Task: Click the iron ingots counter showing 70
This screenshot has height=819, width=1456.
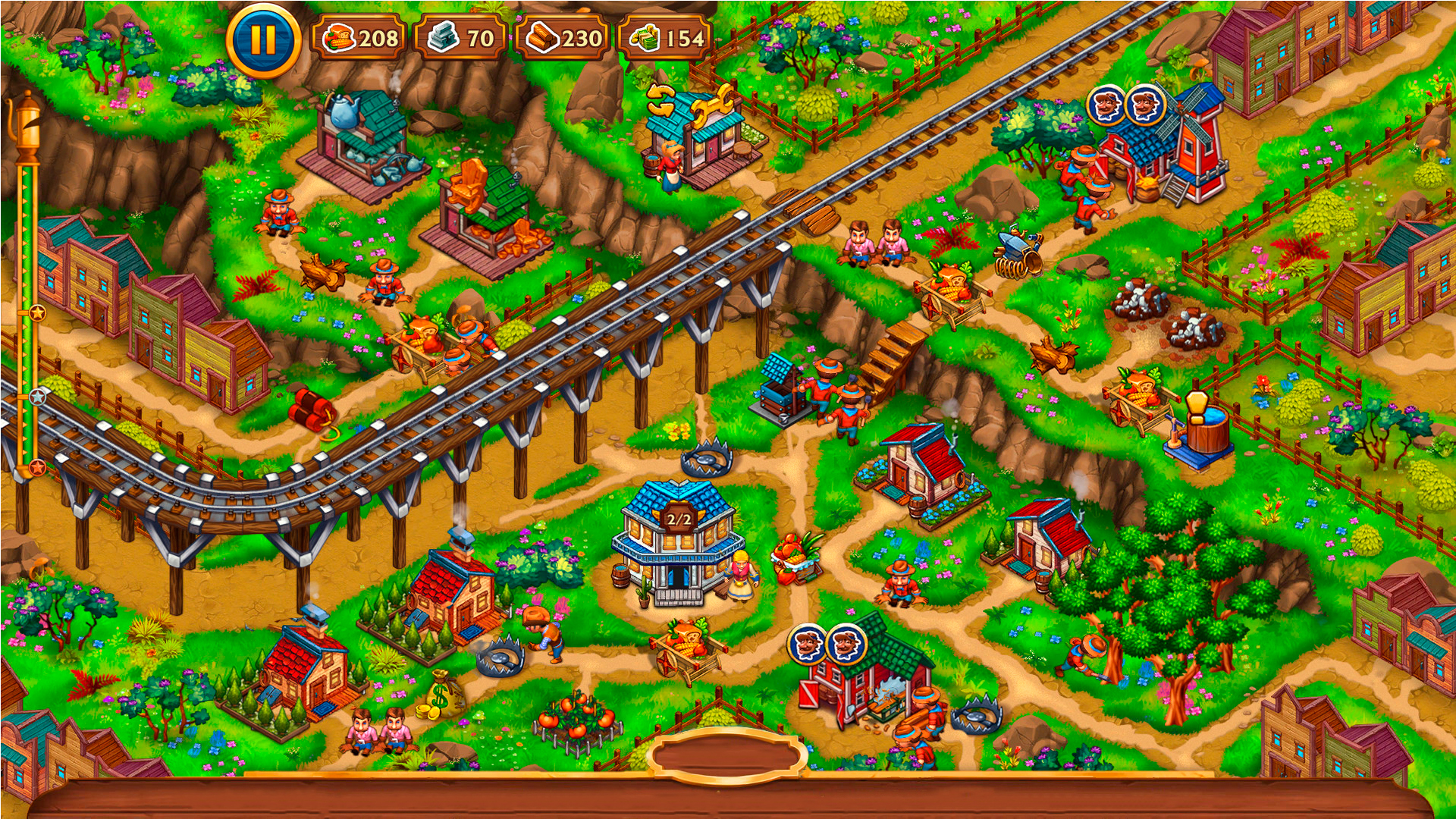Action: (461, 36)
